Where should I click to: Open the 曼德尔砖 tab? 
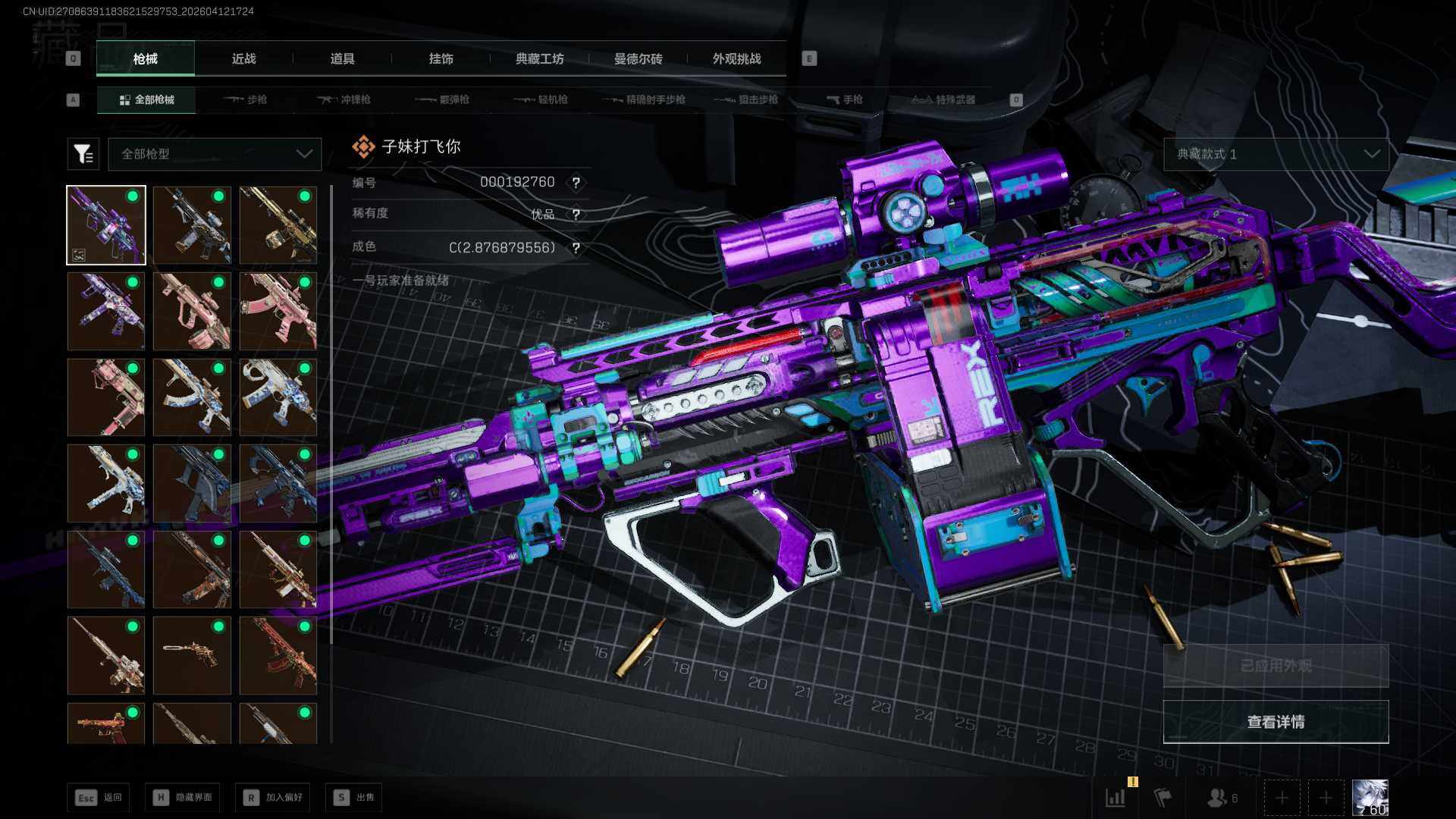click(638, 58)
